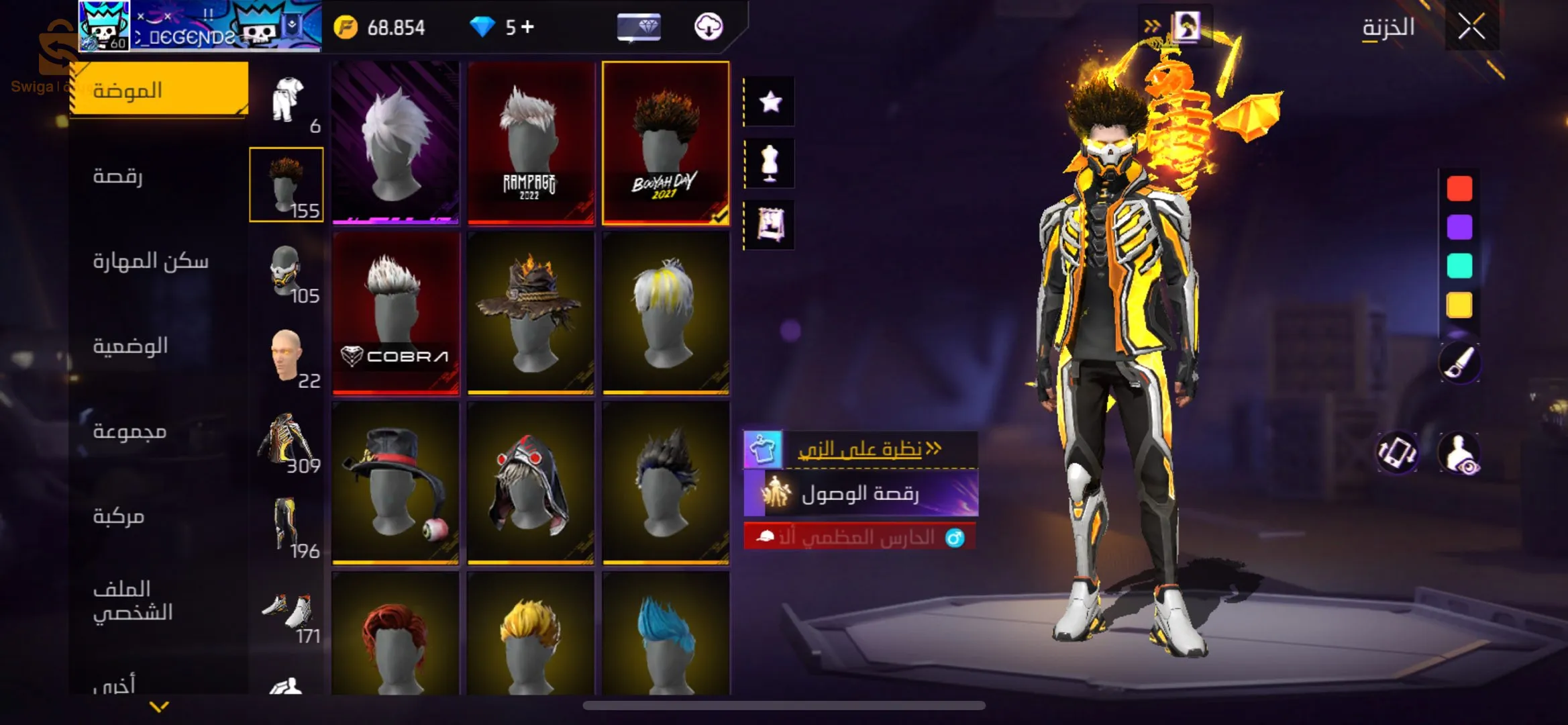Select the Rampage 2022 white hair

[531, 142]
